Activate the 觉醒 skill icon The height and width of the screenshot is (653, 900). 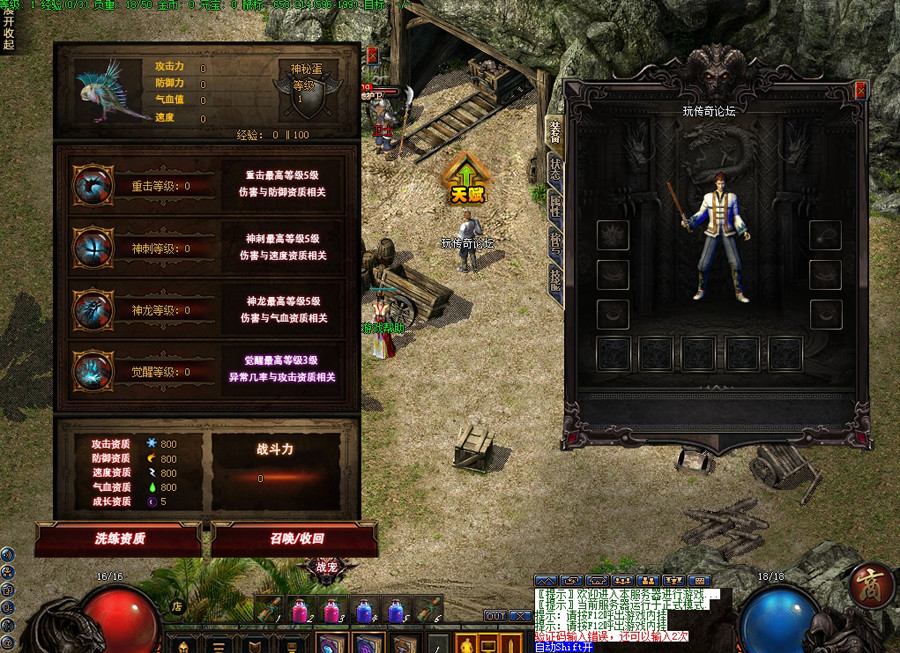(x=93, y=371)
